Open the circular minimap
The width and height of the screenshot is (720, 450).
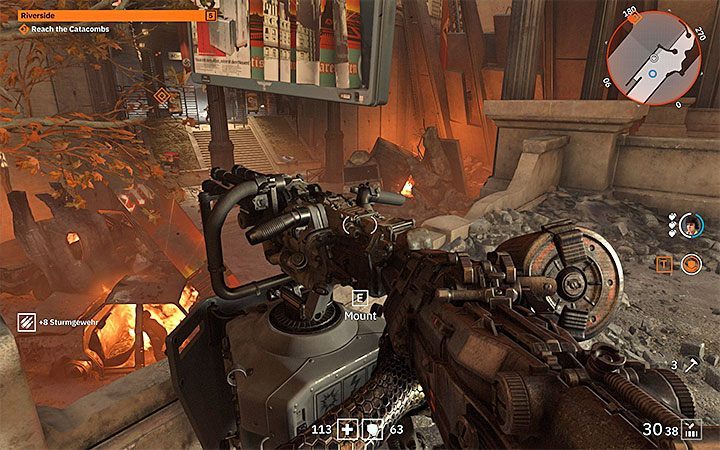(x=656, y=59)
